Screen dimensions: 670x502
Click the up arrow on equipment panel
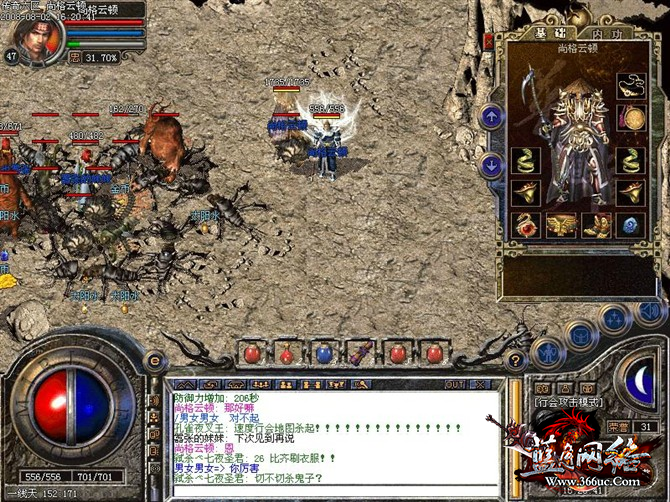point(491,116)
